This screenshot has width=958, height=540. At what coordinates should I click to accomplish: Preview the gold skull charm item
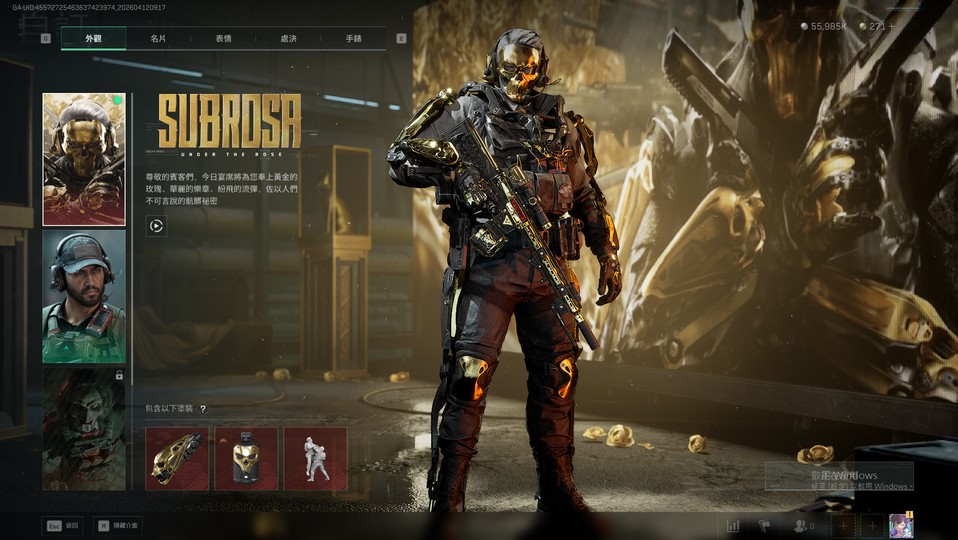[x=246, y=458]
